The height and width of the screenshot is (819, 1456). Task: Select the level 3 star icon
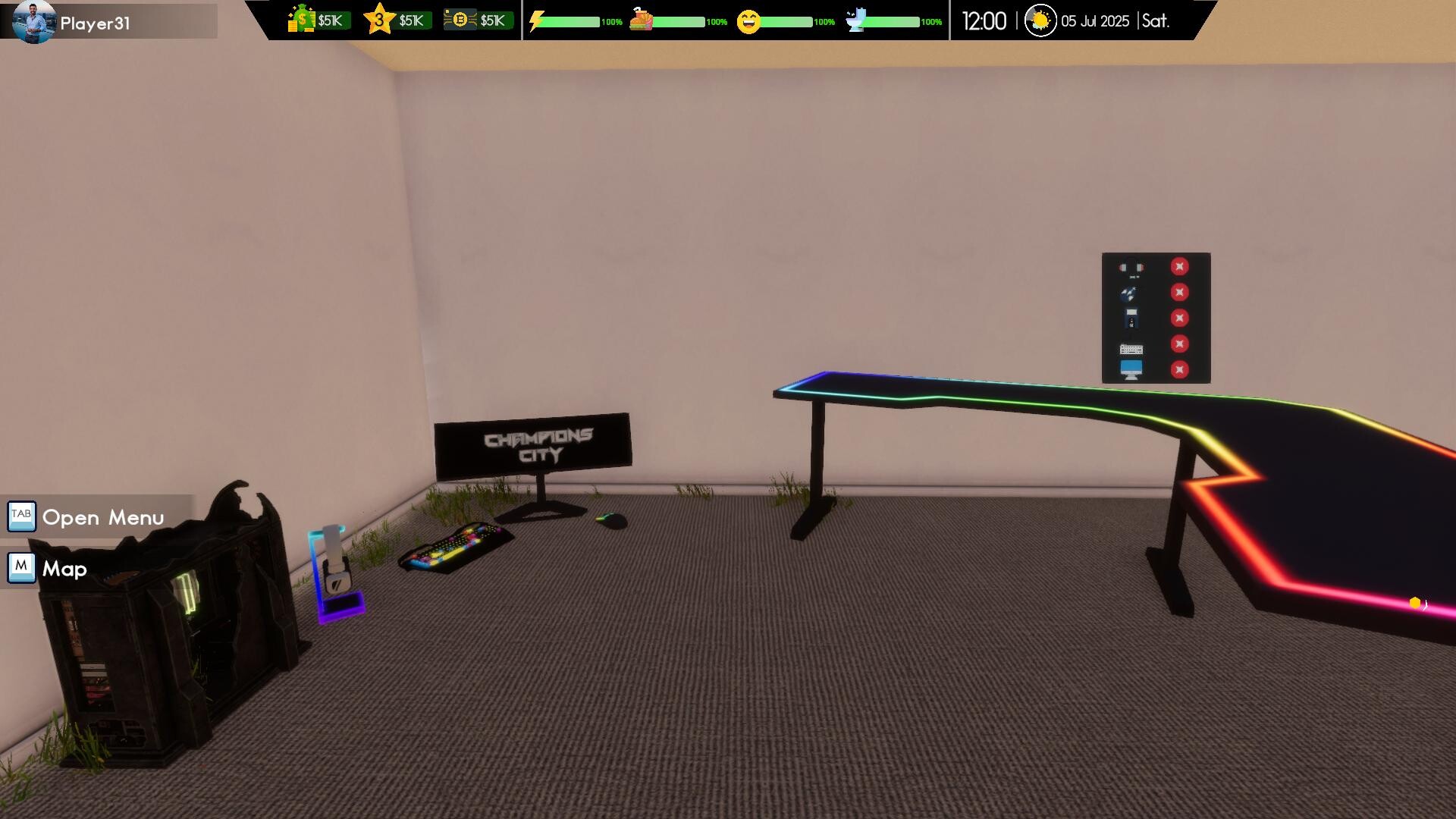pyautogui.click(x=378, y=18)
